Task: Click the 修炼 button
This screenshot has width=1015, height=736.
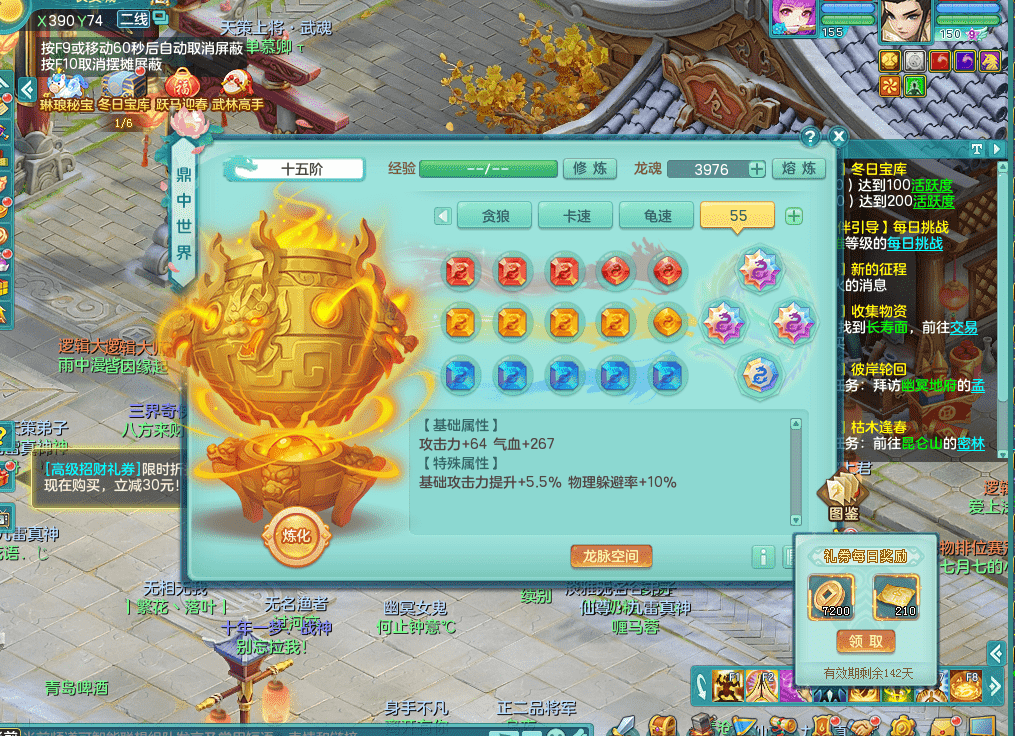Action: (590, 169)
